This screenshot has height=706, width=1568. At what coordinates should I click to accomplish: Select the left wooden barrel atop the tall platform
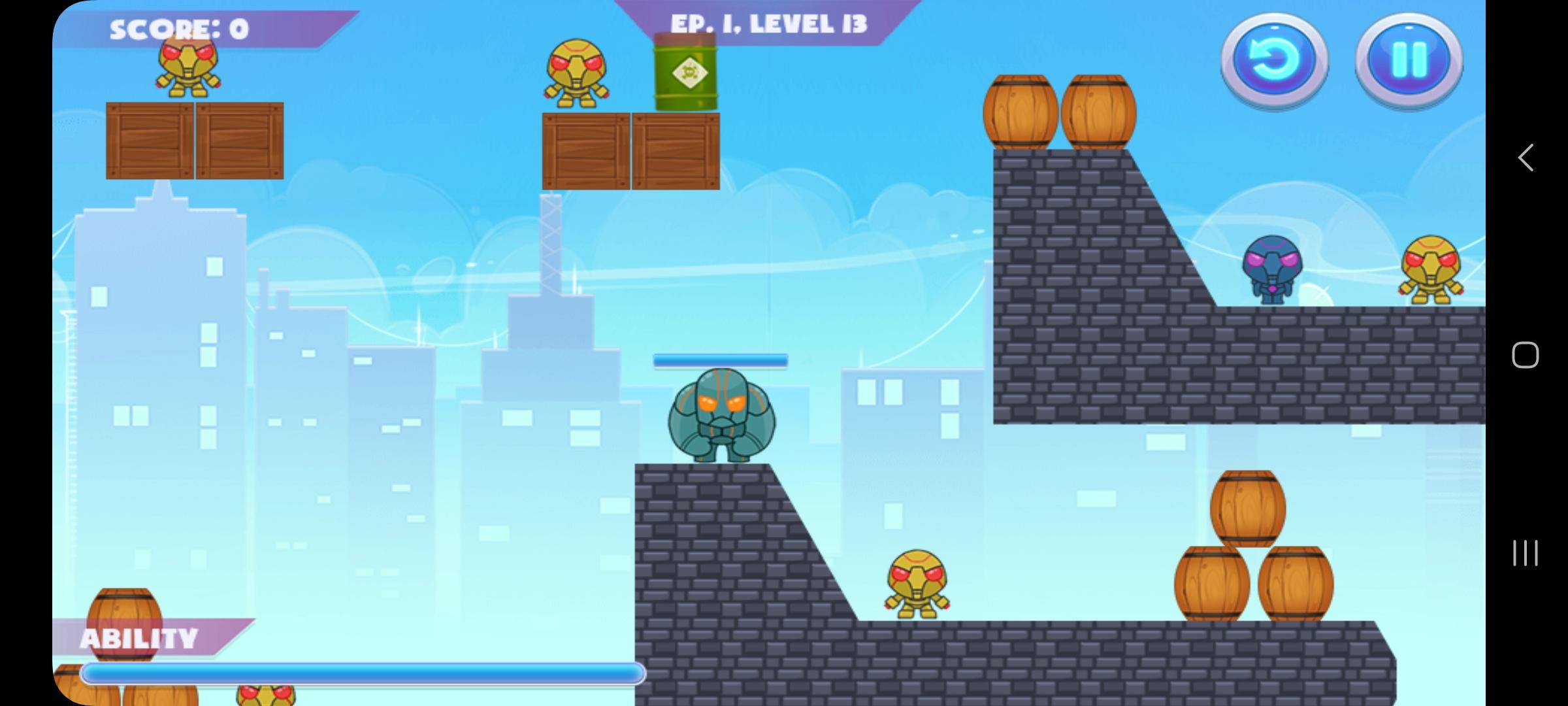click(1021, 111)
